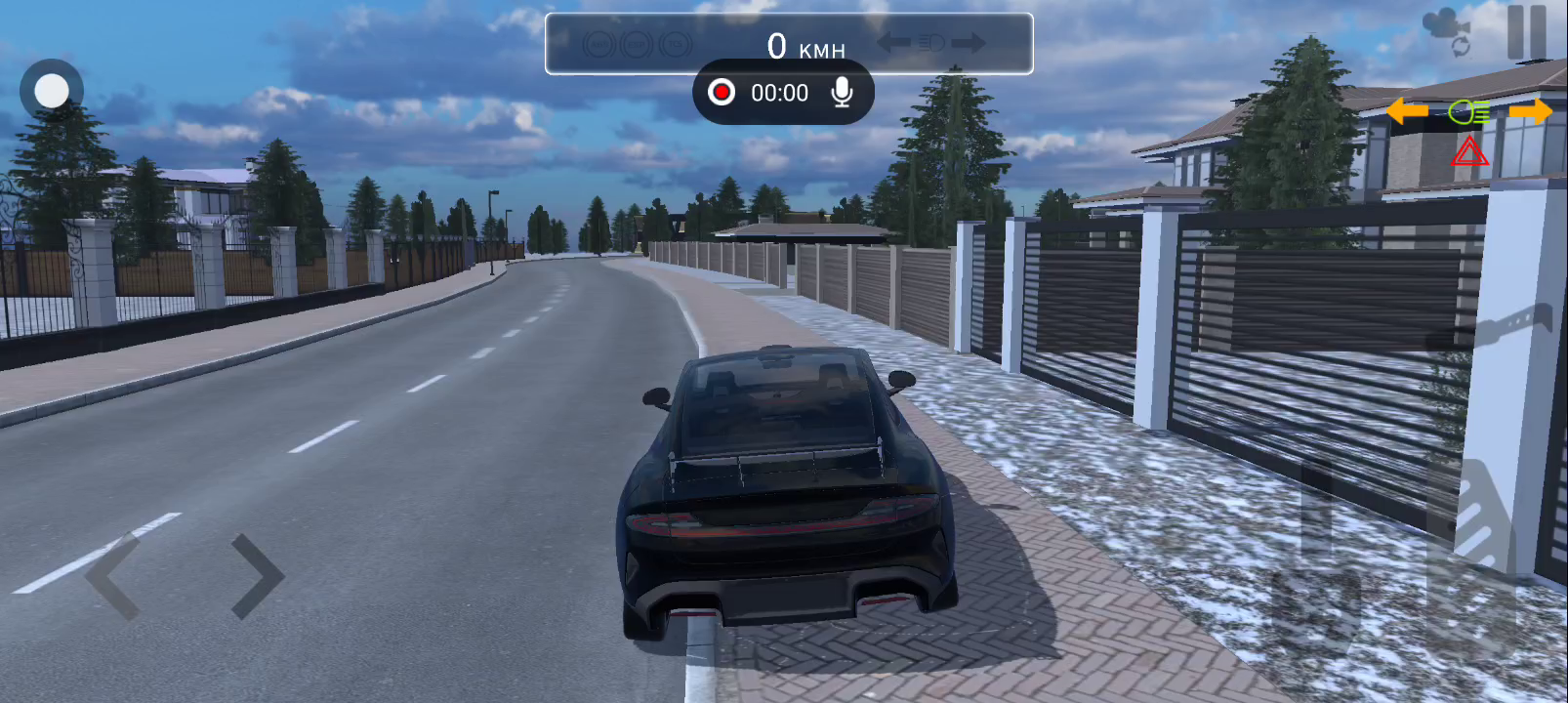Switch camera view using the camera icon
Viewport: 1568px width, 703px height.
click(1447, 31)
